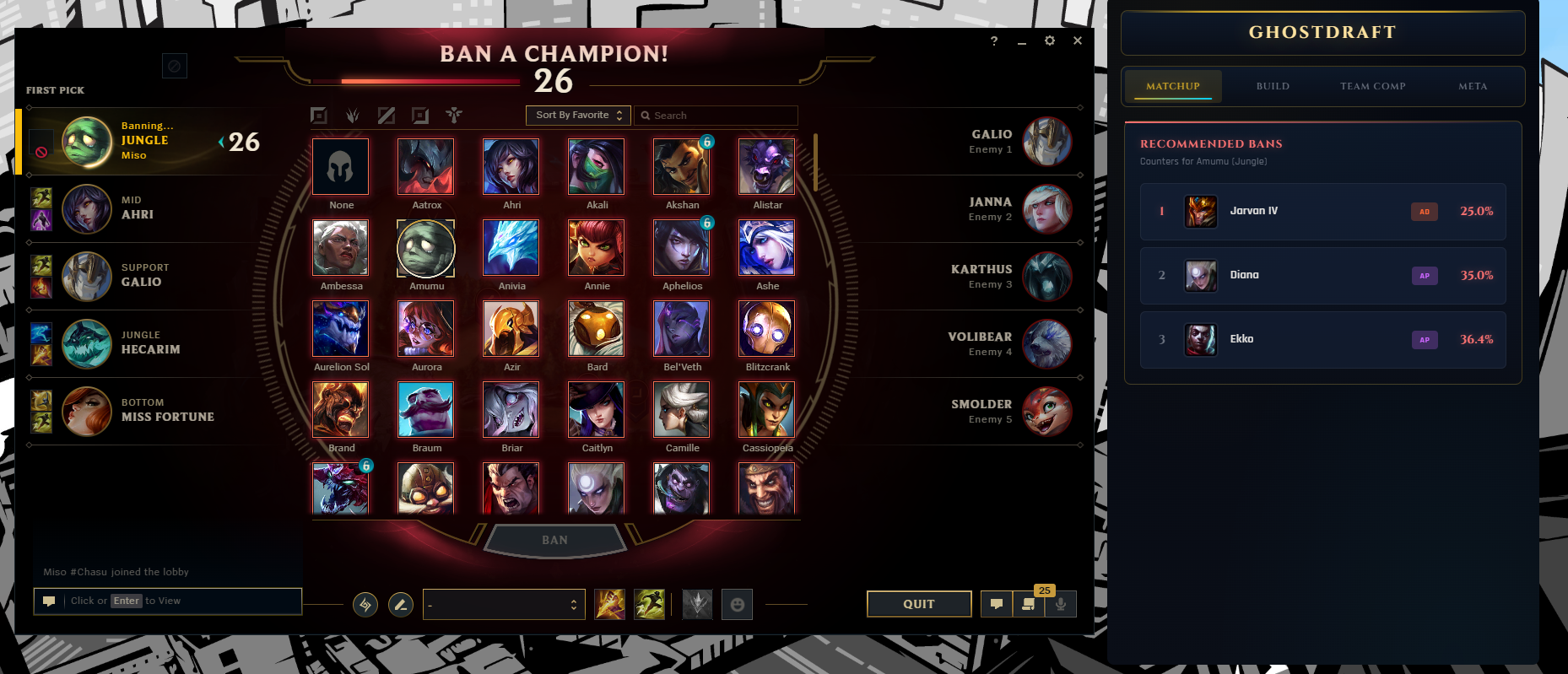Select the ward skin icon

pyautogui.click(x=697, y=604)
